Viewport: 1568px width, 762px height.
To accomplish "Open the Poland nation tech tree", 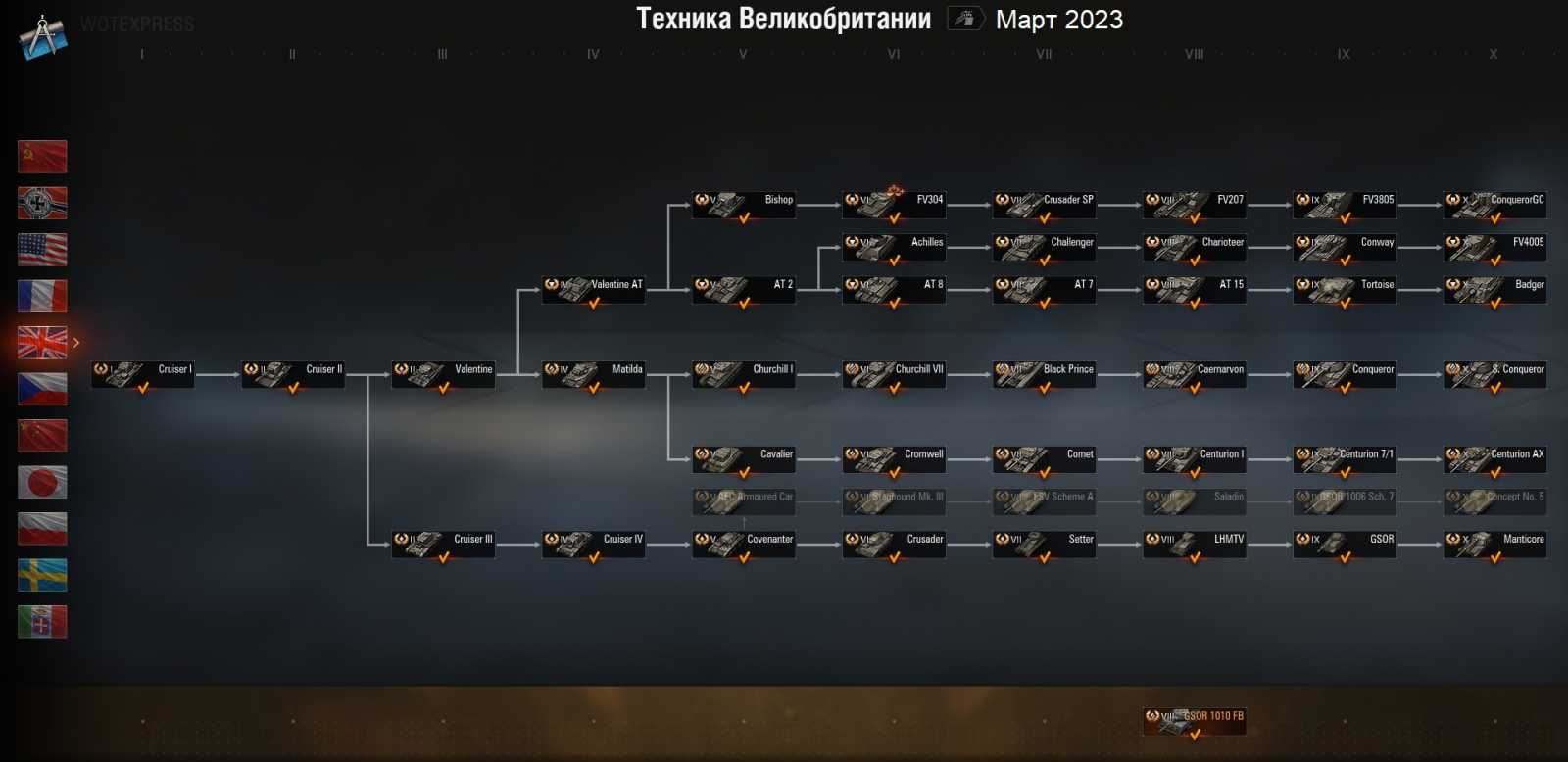I will coord(42,528).
